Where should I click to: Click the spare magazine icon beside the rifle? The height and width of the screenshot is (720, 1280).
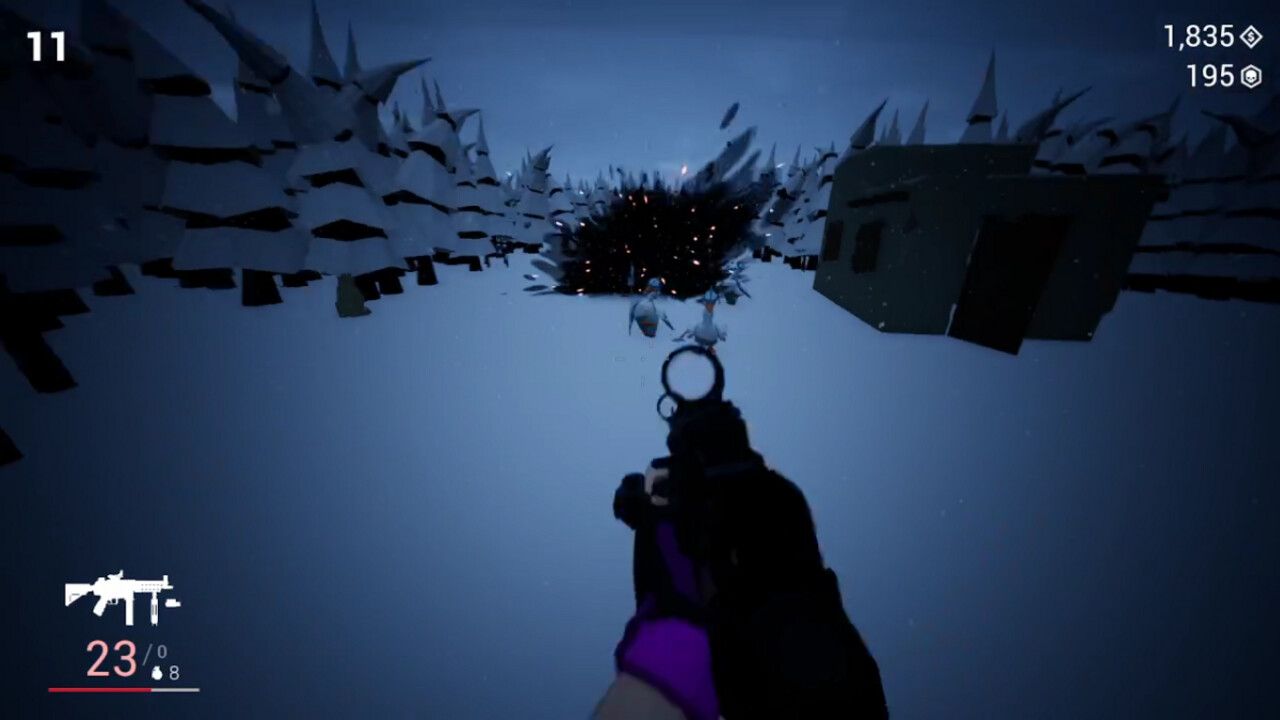pyautogui.click(x=173, y=602)
